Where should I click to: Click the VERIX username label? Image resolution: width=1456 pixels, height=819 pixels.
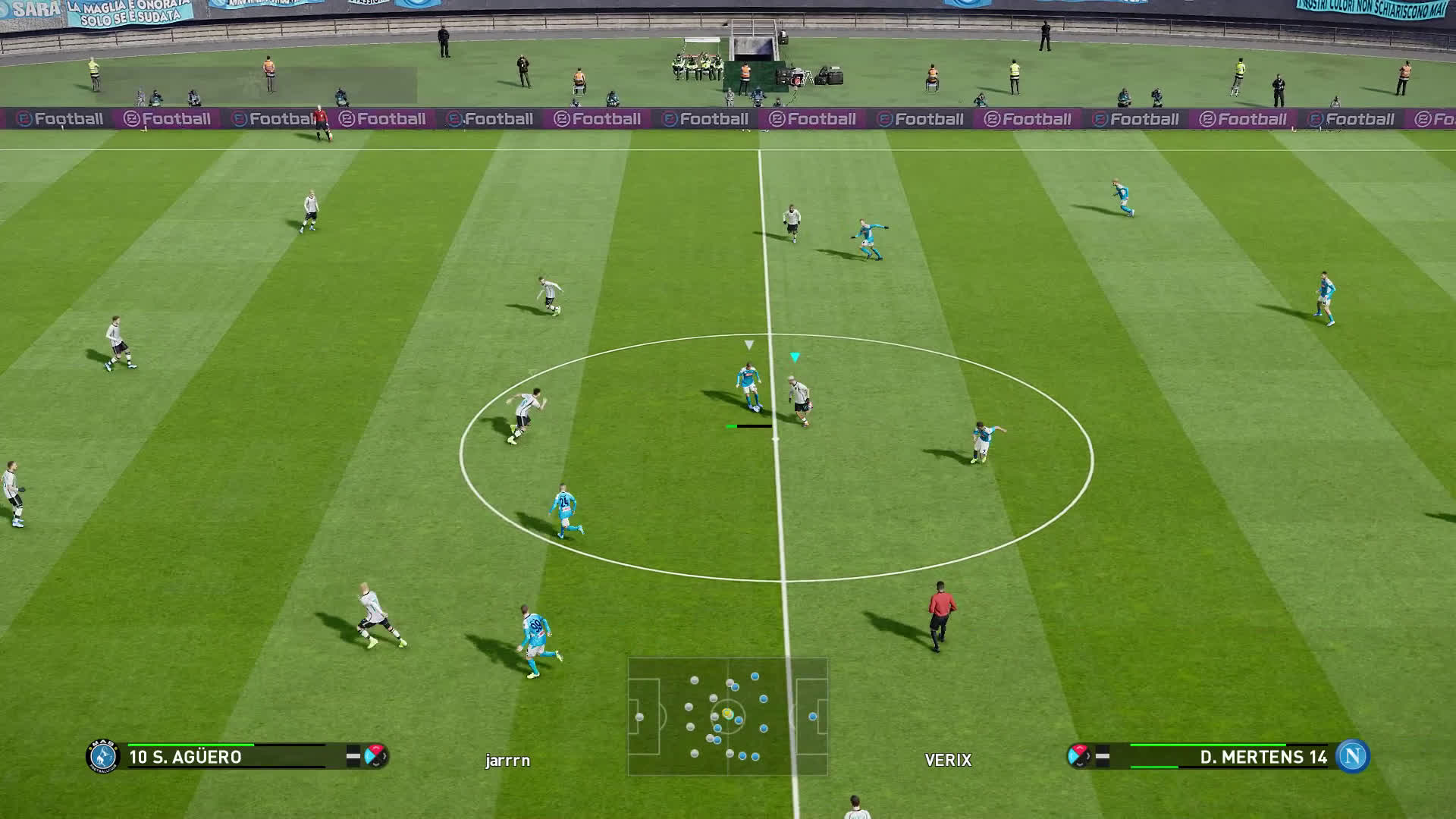[x=948, y=760]
